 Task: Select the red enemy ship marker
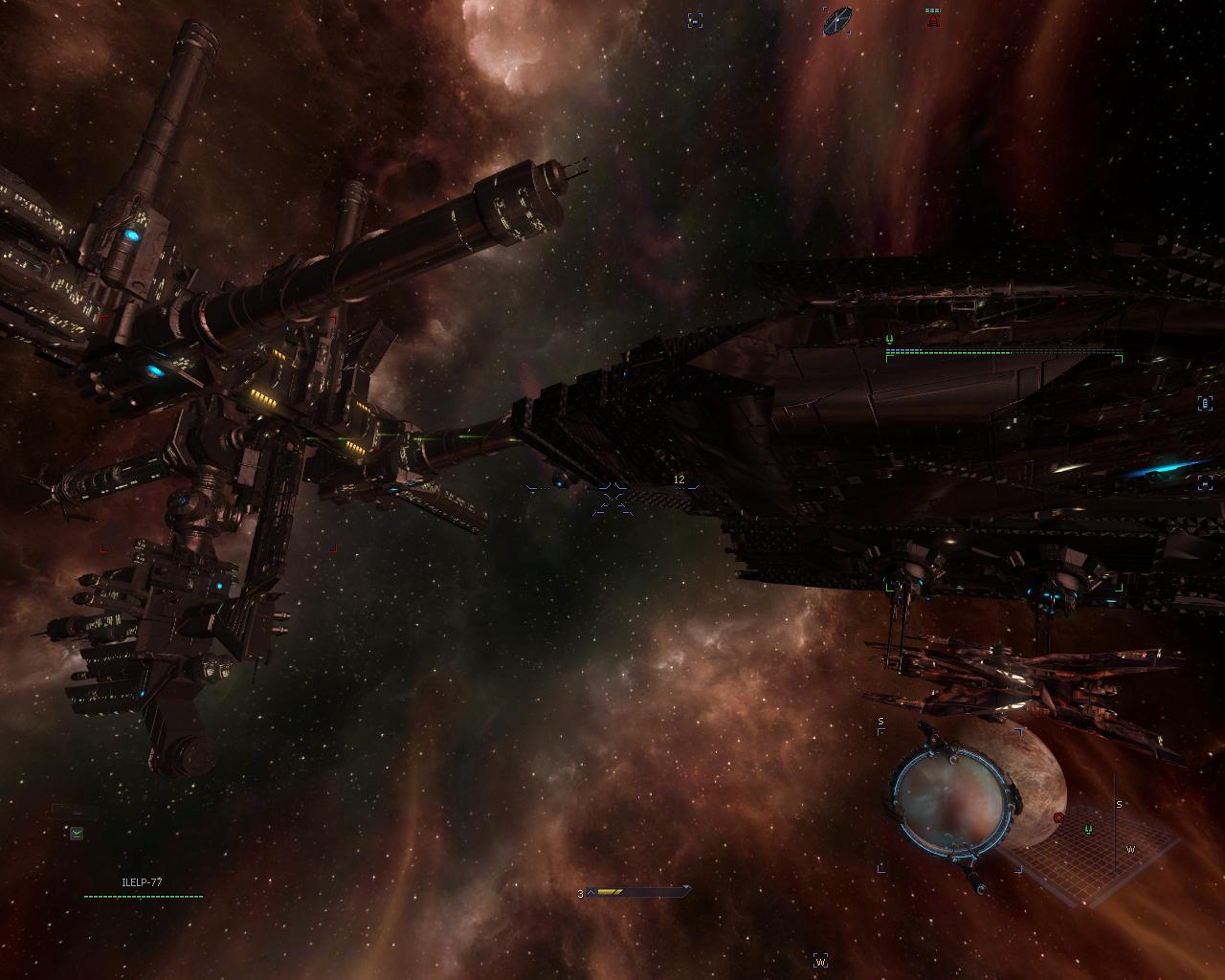click(x=932, y=17)
